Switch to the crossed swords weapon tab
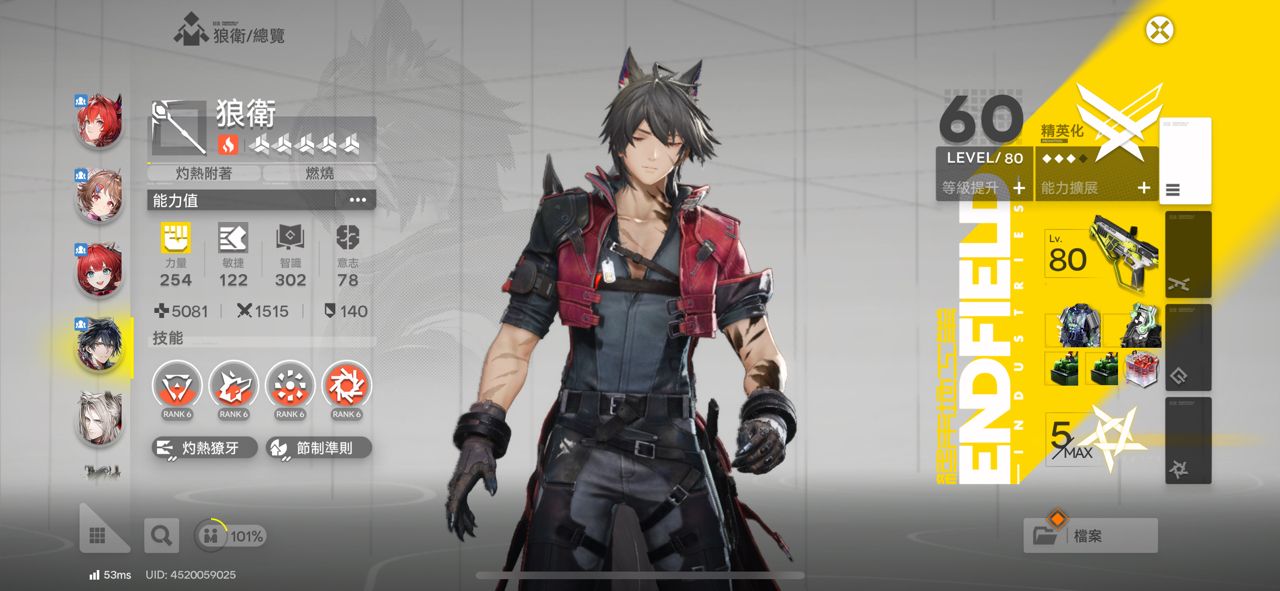This screenshot has height=591, width=1280. (1188, 254)
